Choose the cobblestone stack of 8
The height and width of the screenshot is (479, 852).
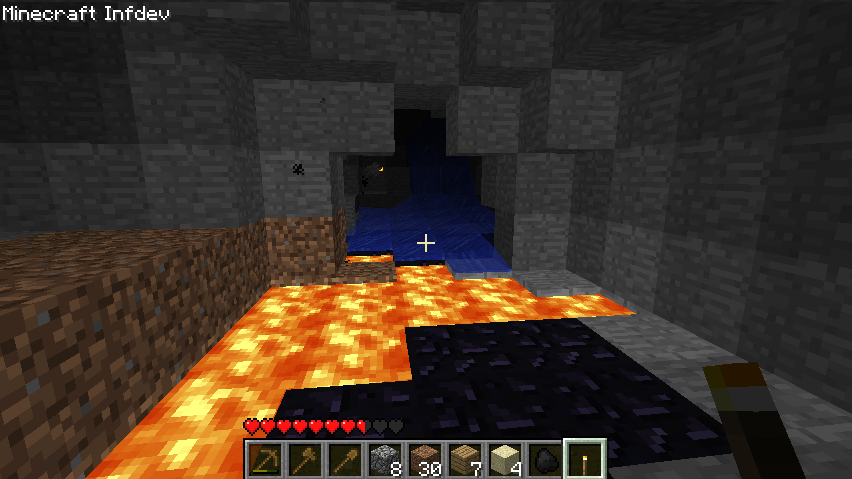[384, 459]
